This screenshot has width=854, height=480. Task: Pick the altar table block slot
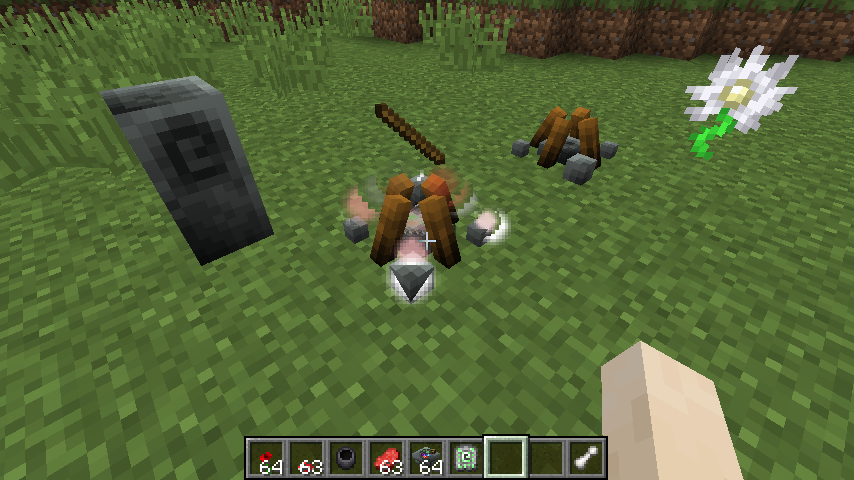click(x=426, y=458)
